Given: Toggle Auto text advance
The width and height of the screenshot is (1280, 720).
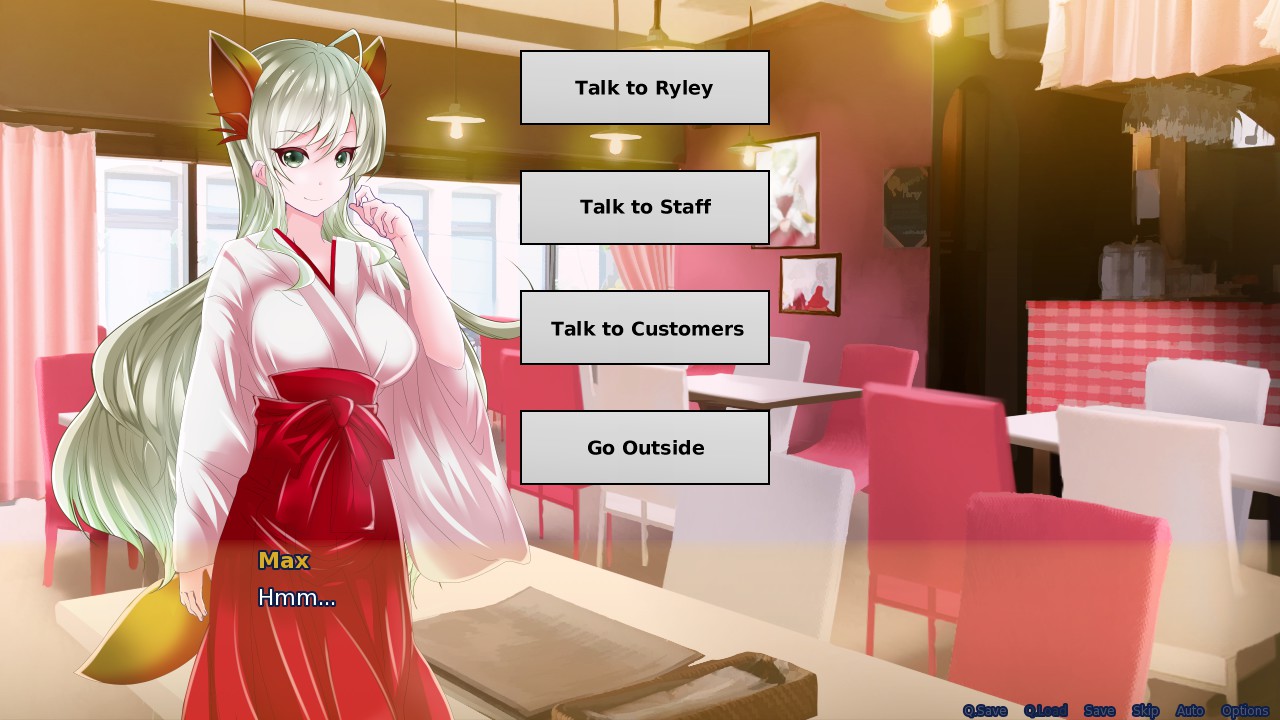Looking at the screenshot, I should (x=1189, y=711).
